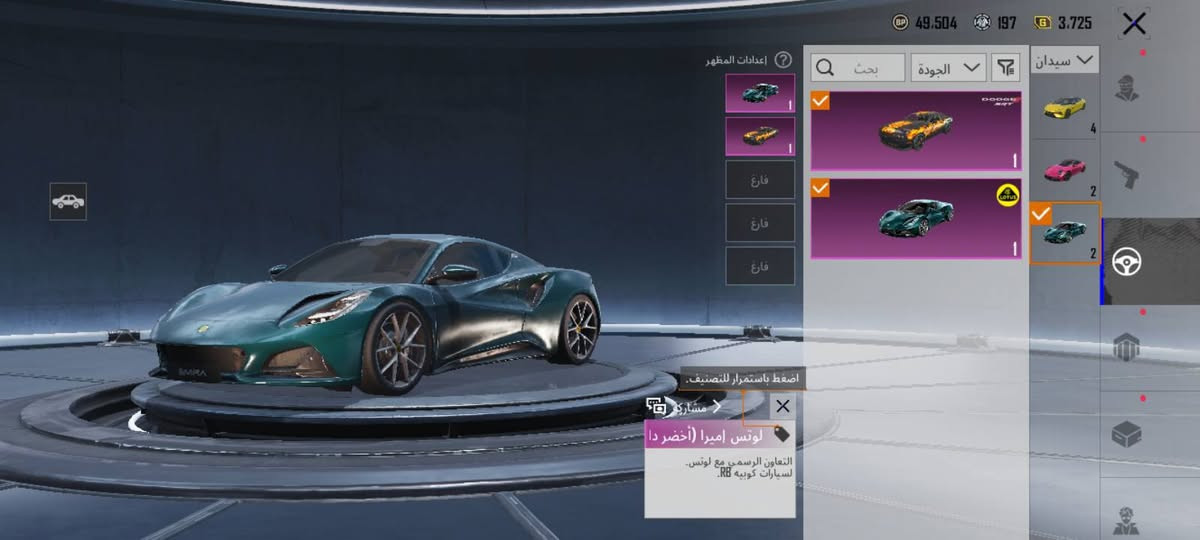The width and height of the screenshot is (1200, 540).
Task: Click the search field for skins
Action: tap(858, 68)
